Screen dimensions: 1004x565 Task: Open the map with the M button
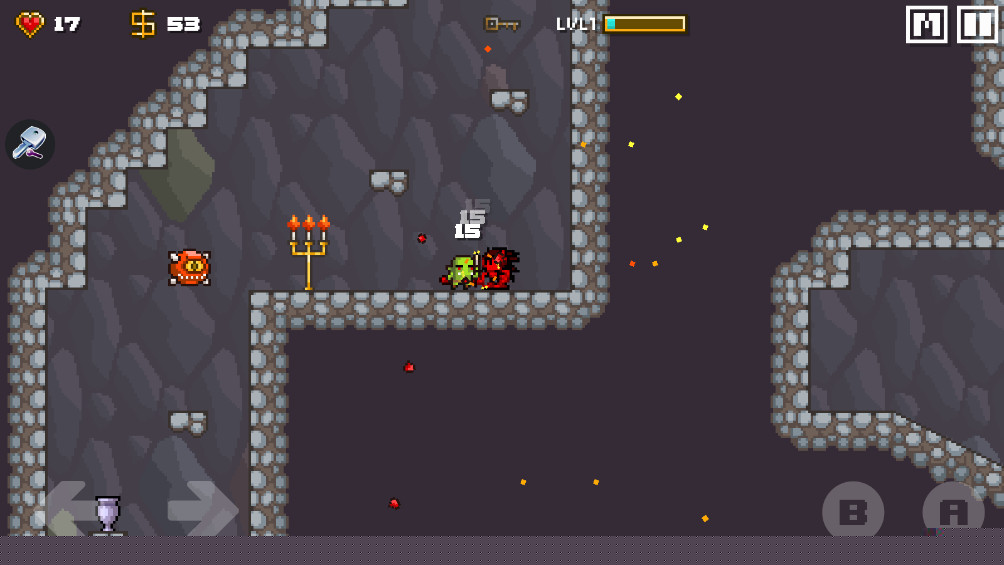(926, 25)
